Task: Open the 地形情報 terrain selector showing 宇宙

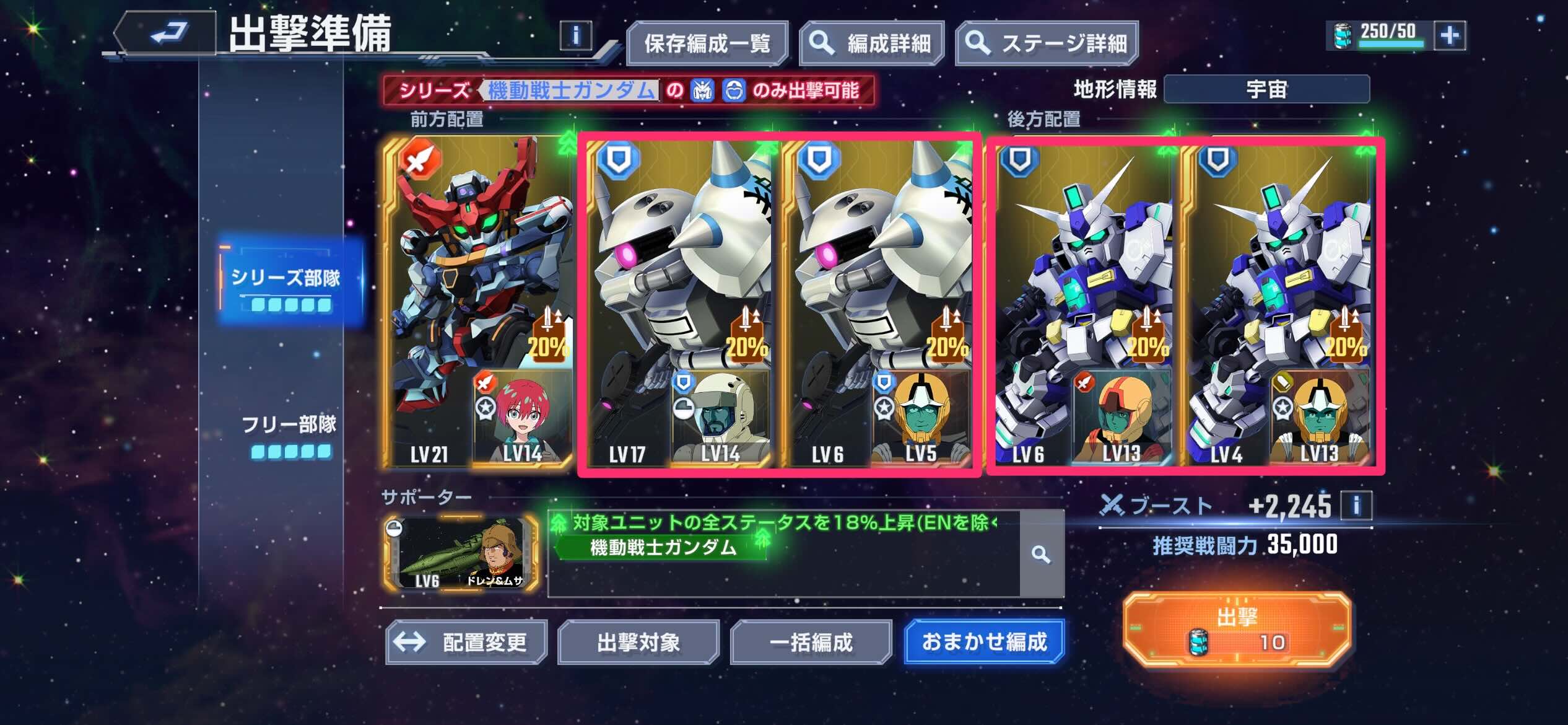Action: click(1266, 89)
